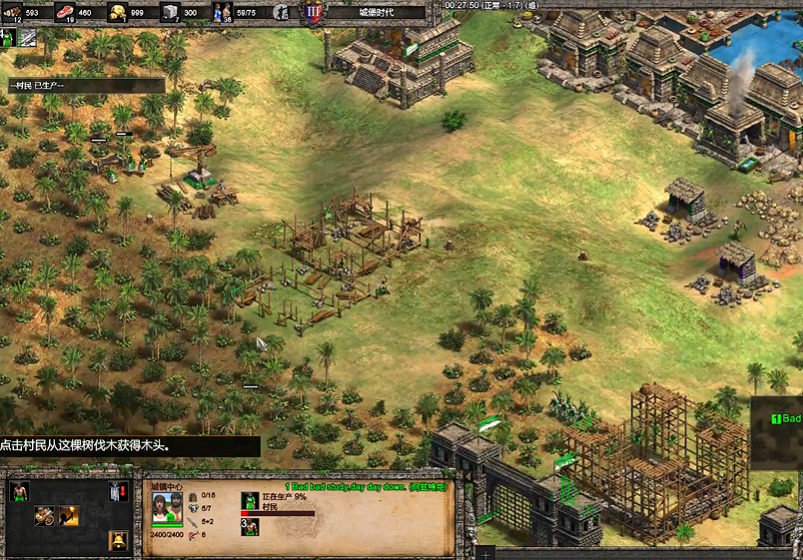Click the stone resource icon
The width and height of the screenshot is (803, 560).
pos(170,12)
